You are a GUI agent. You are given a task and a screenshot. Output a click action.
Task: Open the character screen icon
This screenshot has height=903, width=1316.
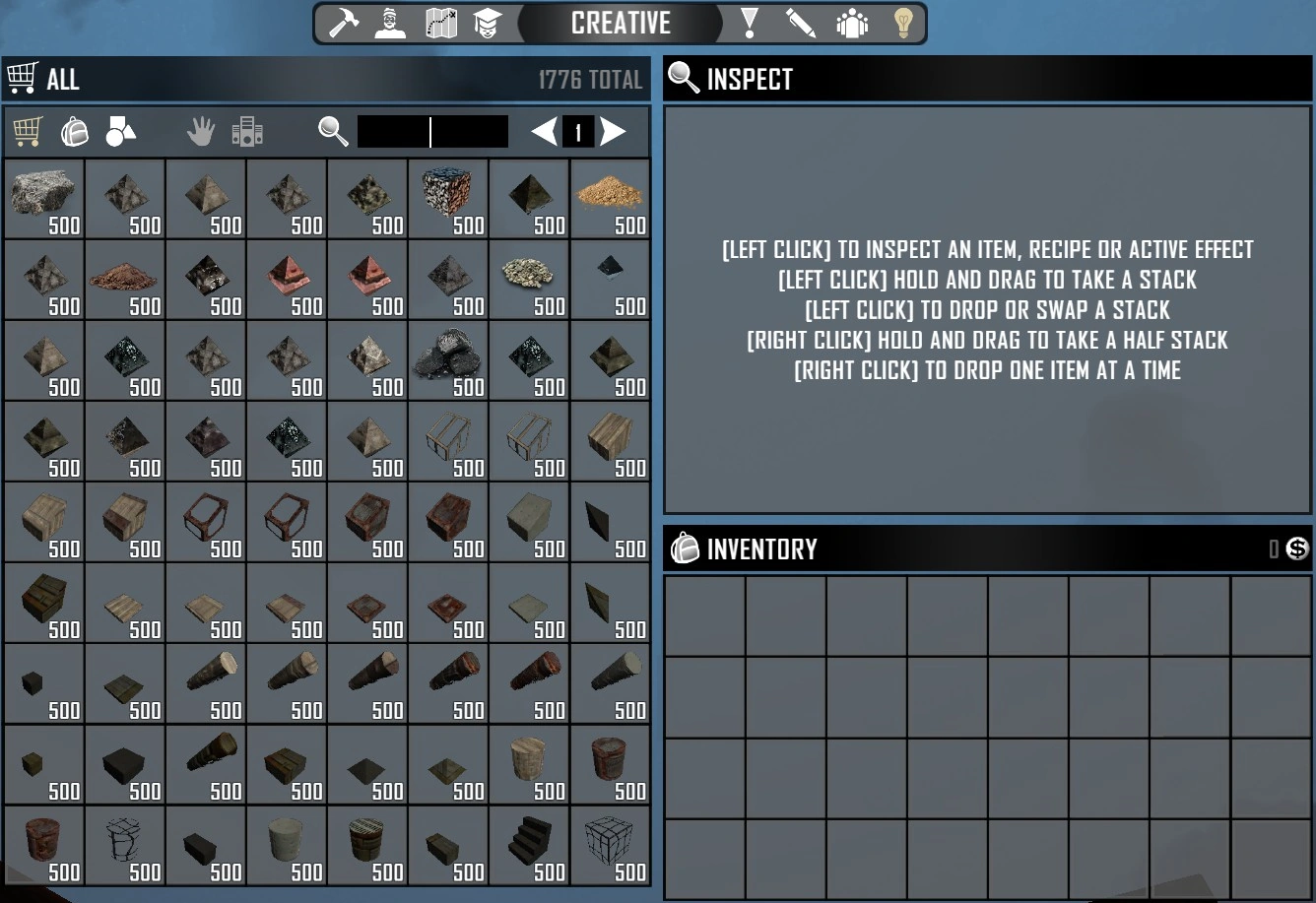391,23
